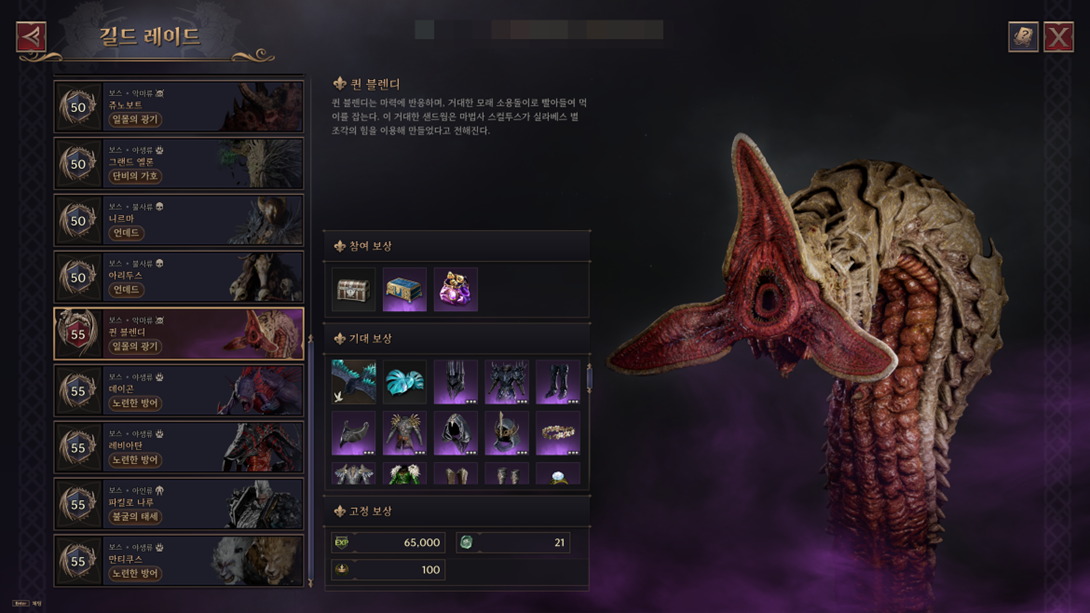The width and height of the screenshot is (1090, 613).
Task: Inspect the teal bird expected reward
Action: (354, 383)
